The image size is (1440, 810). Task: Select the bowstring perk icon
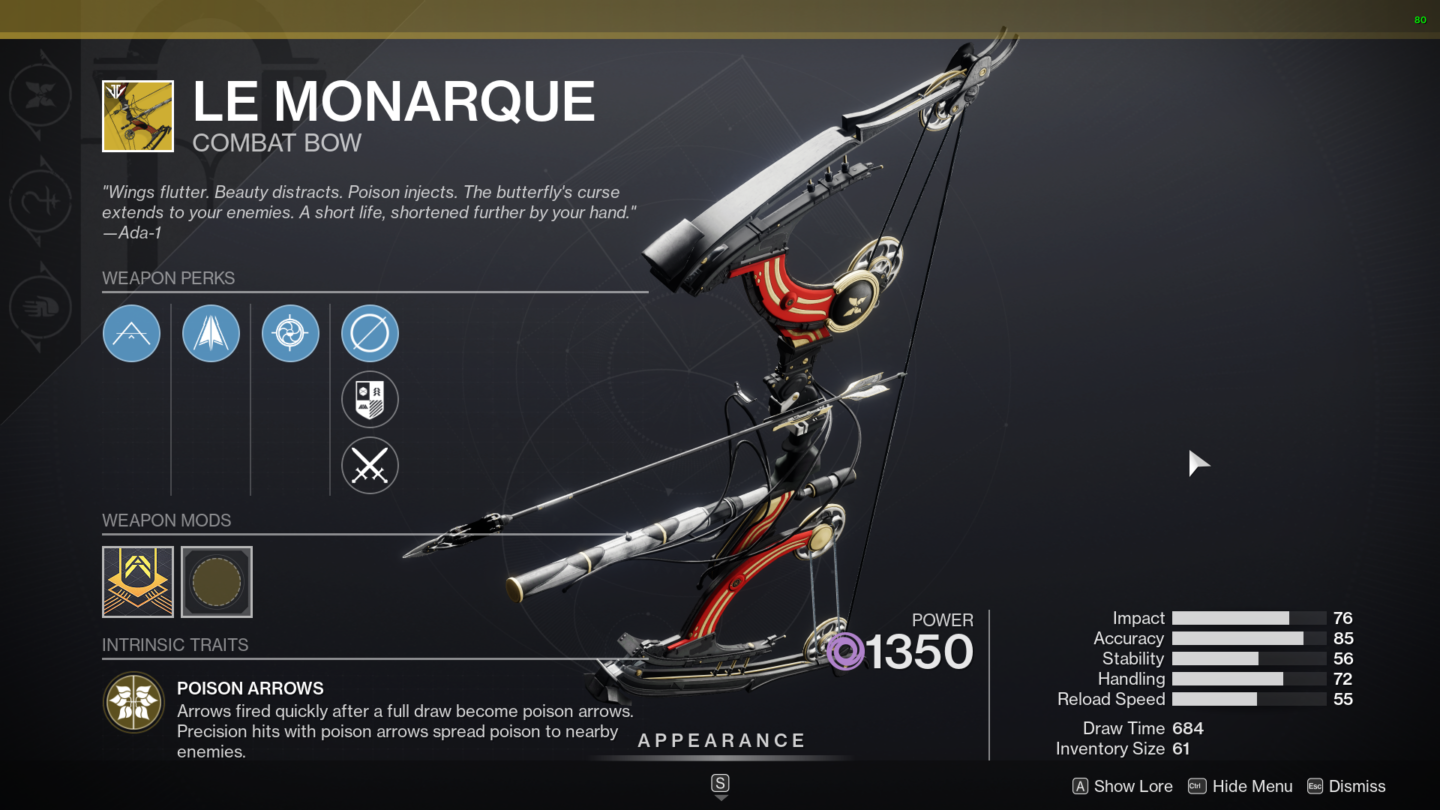131,333
